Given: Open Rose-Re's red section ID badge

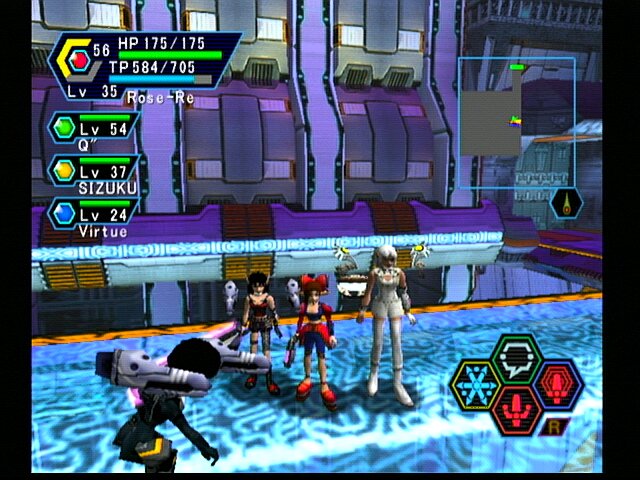Looking at the screenshot, I should coord(78,62).
